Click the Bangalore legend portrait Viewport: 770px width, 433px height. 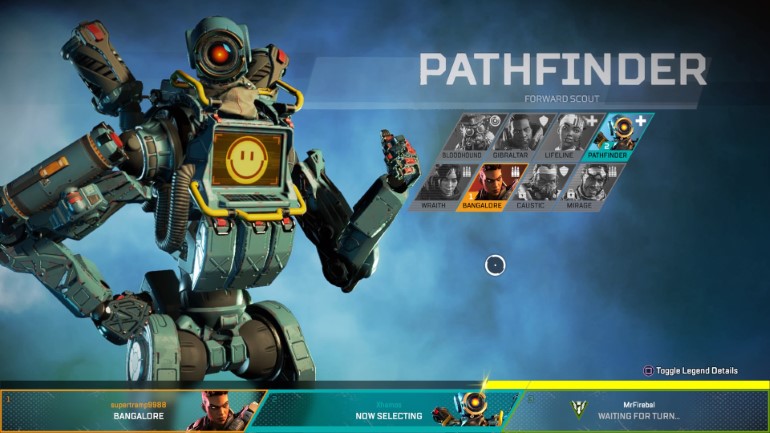pyautogui.click(x=489, y=186)
